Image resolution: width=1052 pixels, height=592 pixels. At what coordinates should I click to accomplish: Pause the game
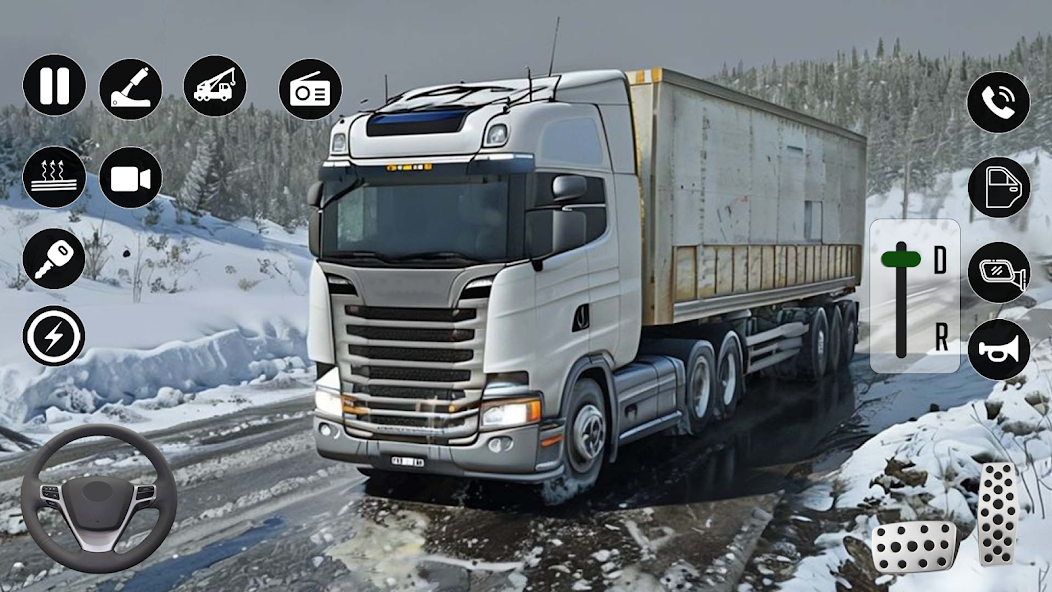coord(54,85)
